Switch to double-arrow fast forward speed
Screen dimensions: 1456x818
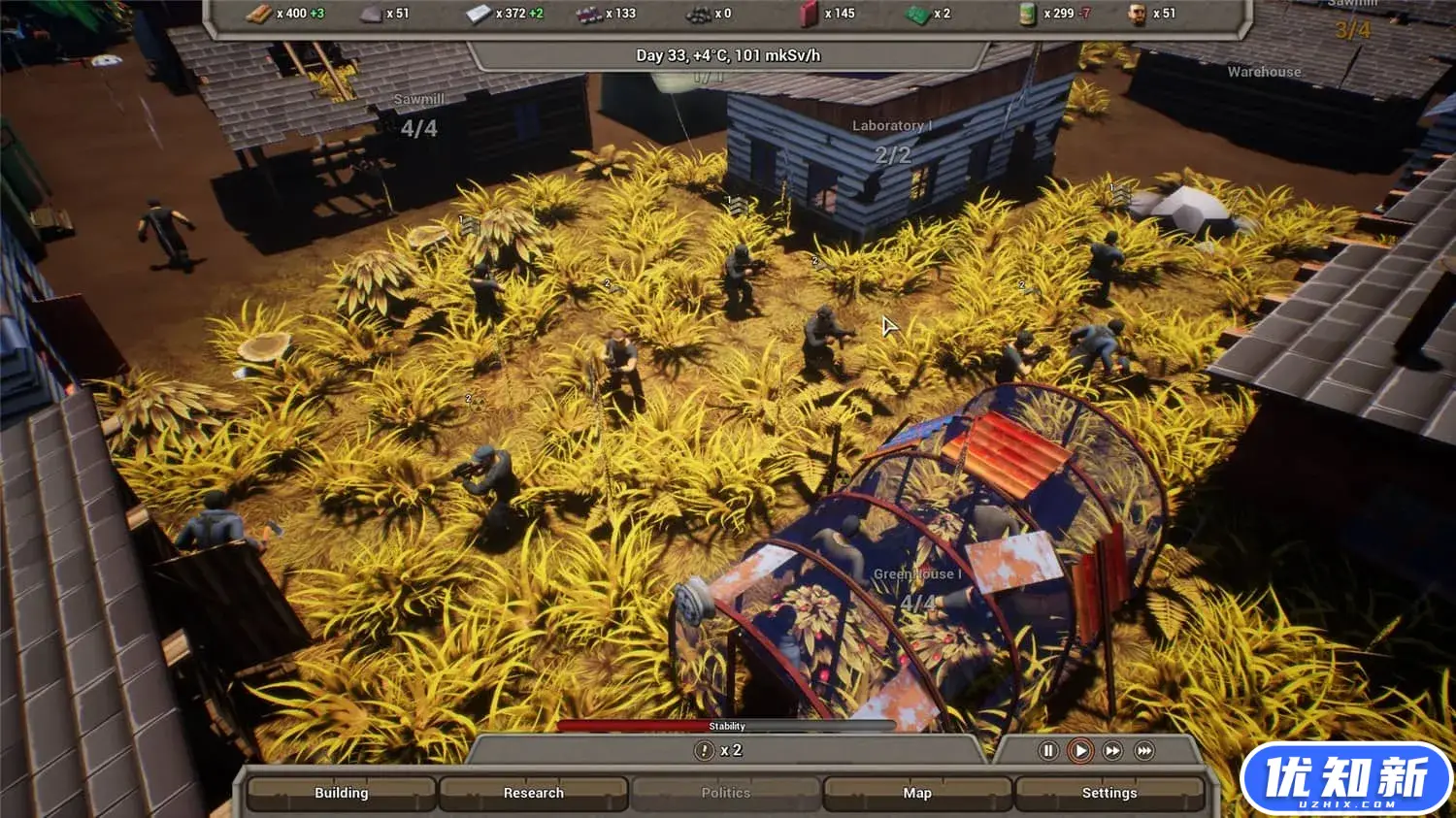pos(1112,750)
